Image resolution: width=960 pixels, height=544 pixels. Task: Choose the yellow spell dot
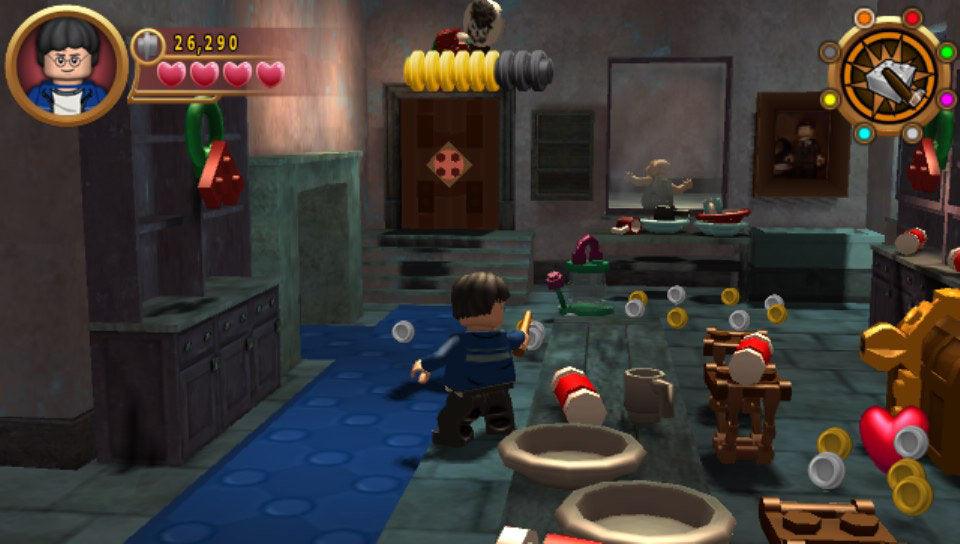(829, 99)
